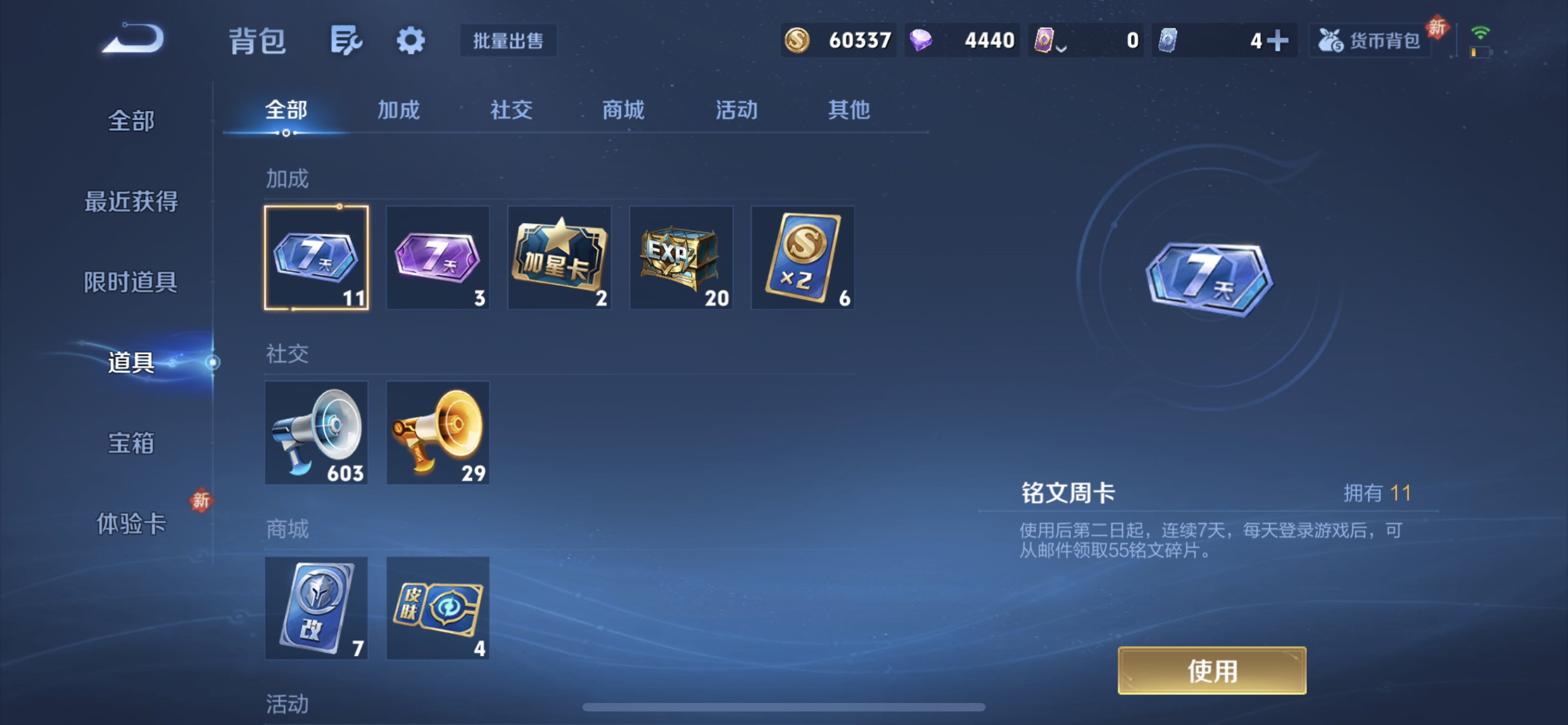Image resolution: width=1568 pixels, height=725 pixels.
Task: Select the ×2 gold coin card
Action: coord(802,258)
